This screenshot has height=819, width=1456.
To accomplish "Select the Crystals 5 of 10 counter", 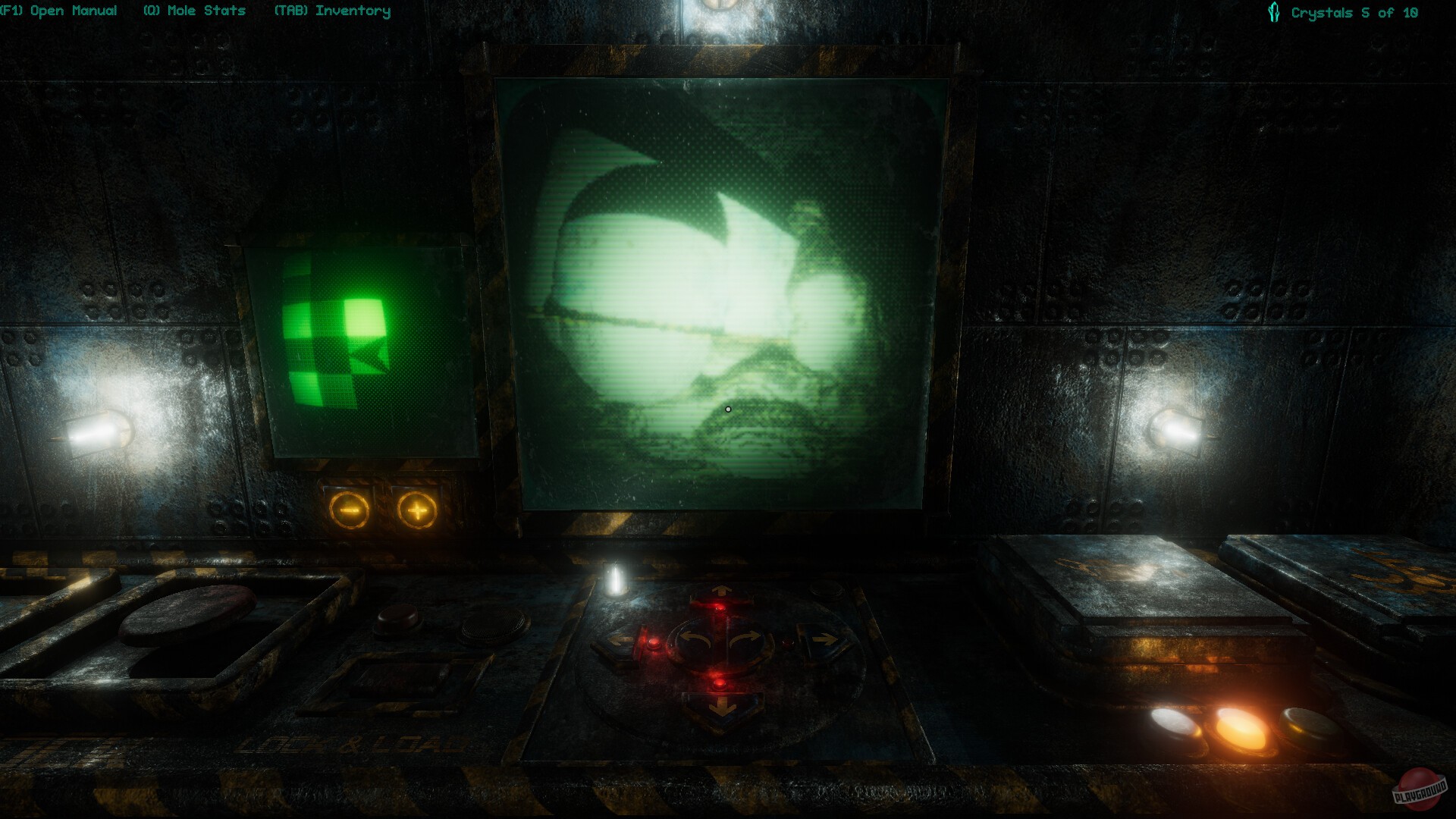I will (x=1354, y=12).
